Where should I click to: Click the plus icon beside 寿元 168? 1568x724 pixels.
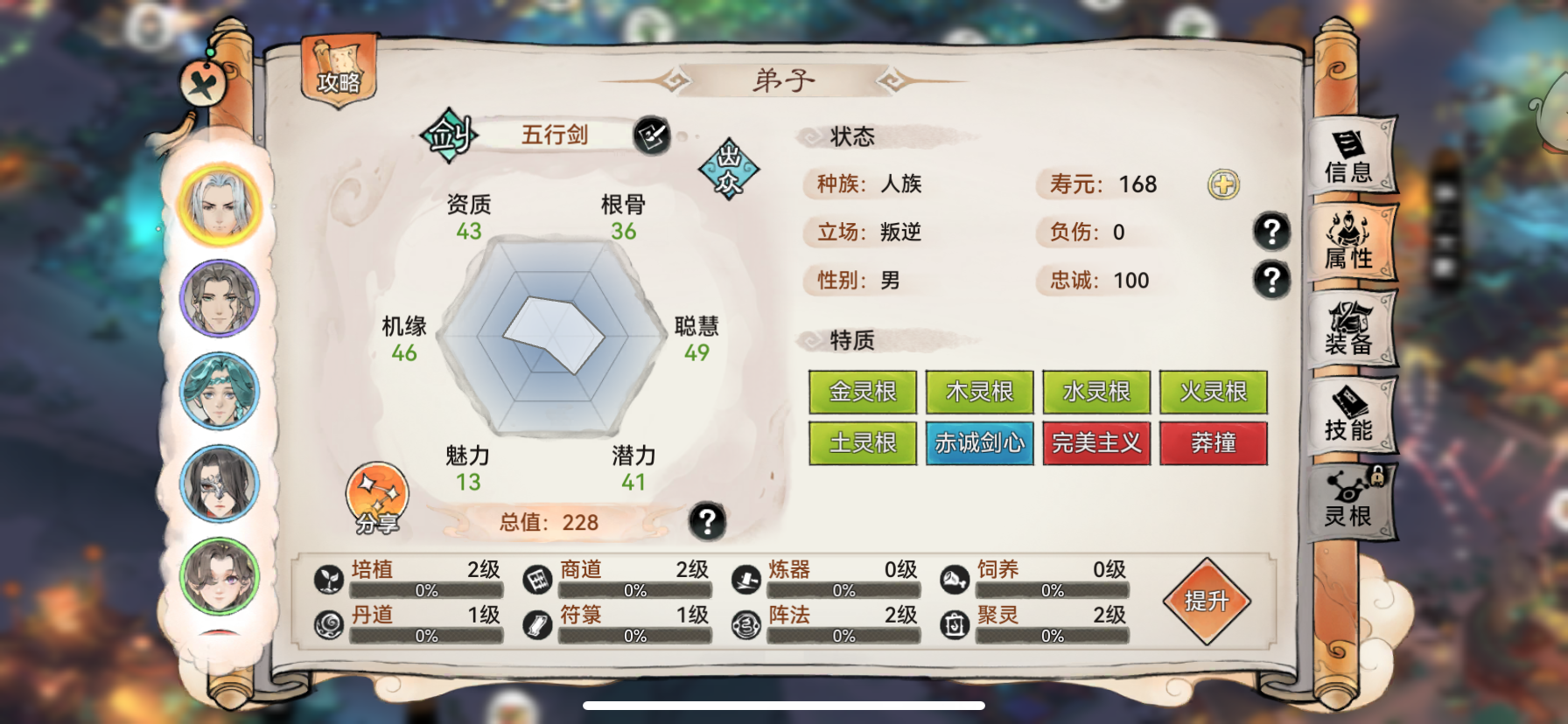1222,184
